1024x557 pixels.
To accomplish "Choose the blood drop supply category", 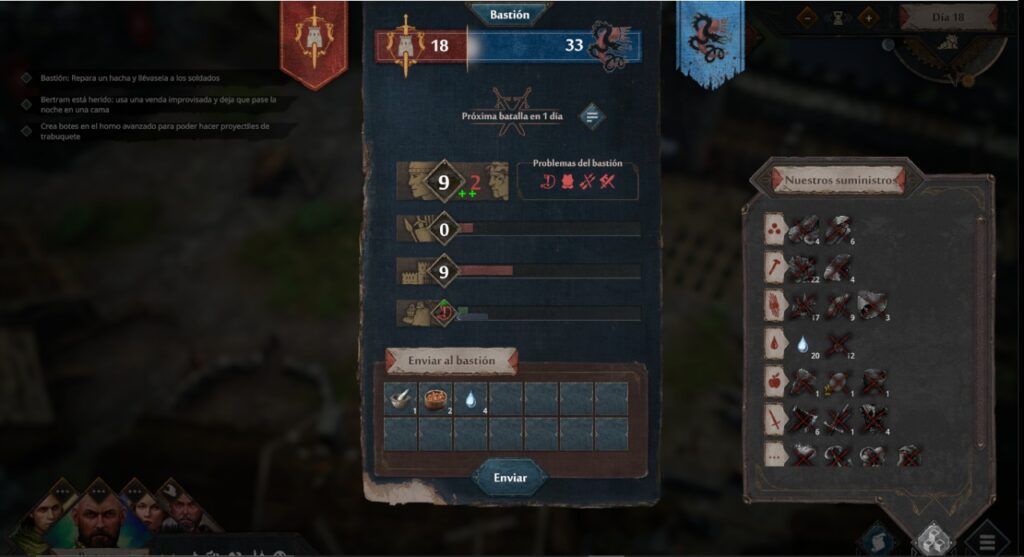I will (x=776, y=342).
